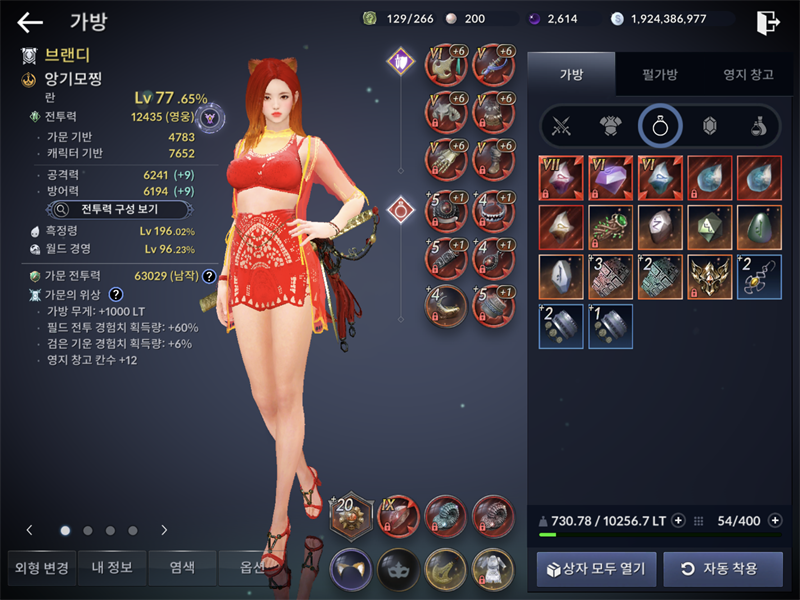Select the cat ears outfit slot
Image resolution: width=800 pixels, height=600 pixels.
(x=351, y=569)
